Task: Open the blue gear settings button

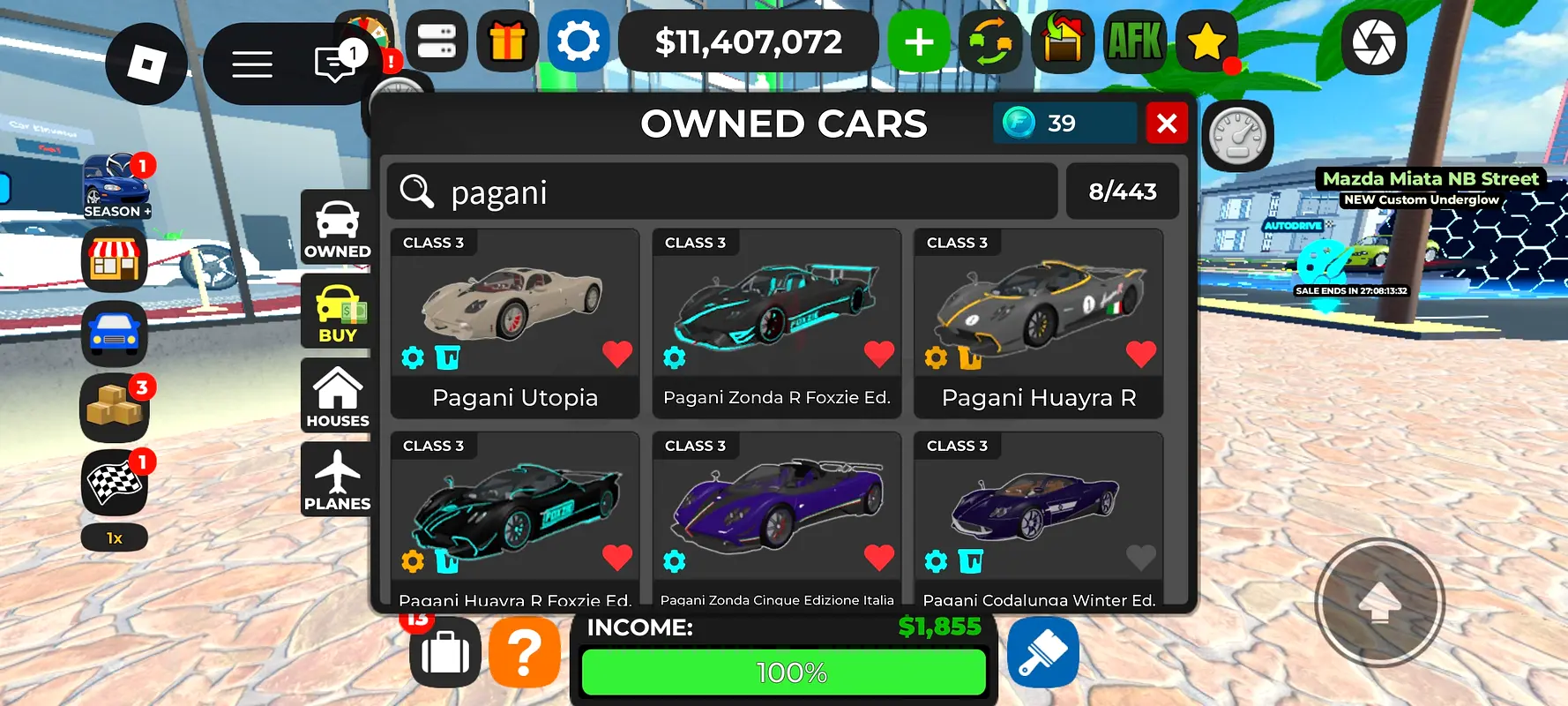Action: [x=579, y=41]
